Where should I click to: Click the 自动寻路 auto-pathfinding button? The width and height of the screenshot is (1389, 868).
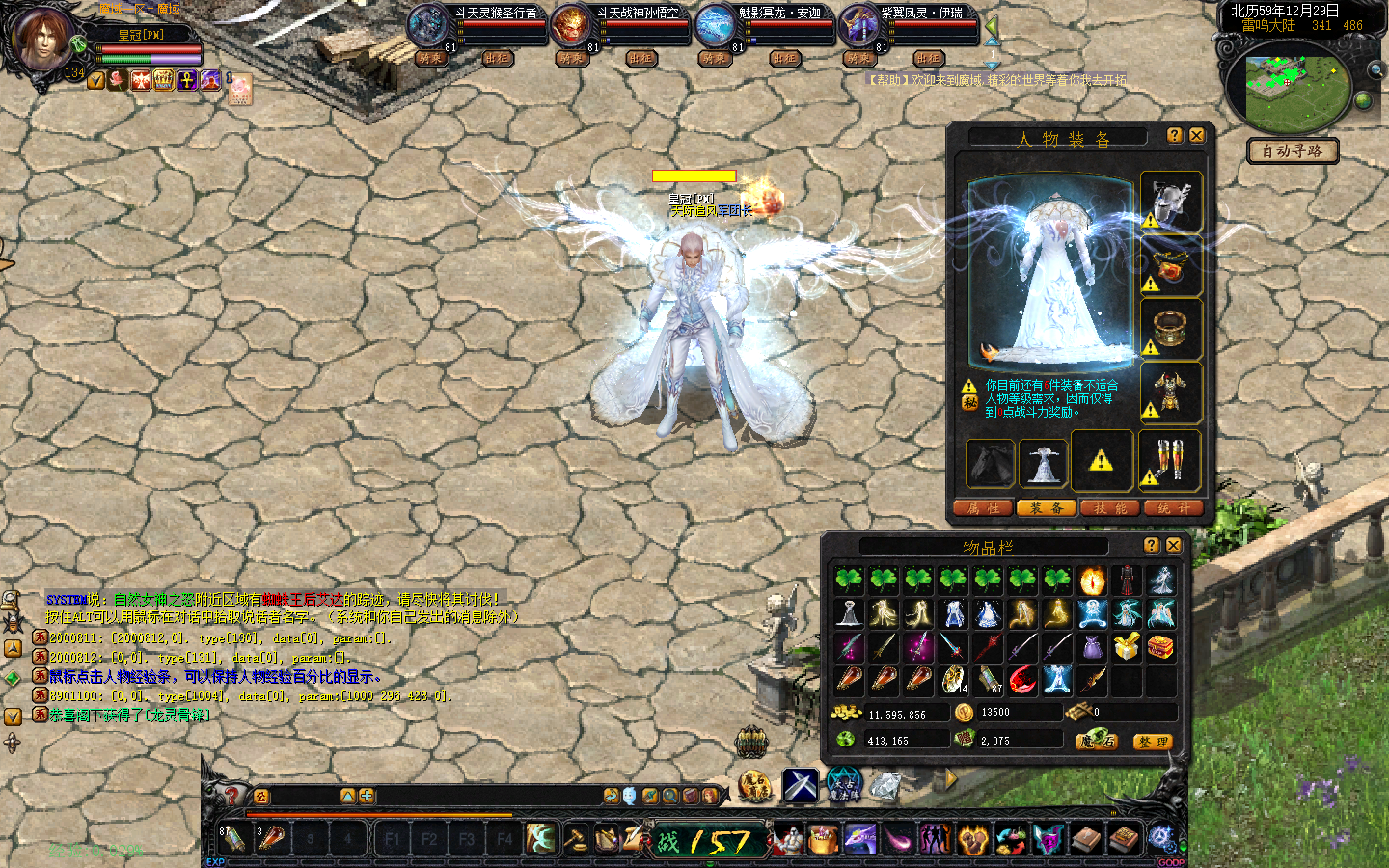[x=1292, y=151]
